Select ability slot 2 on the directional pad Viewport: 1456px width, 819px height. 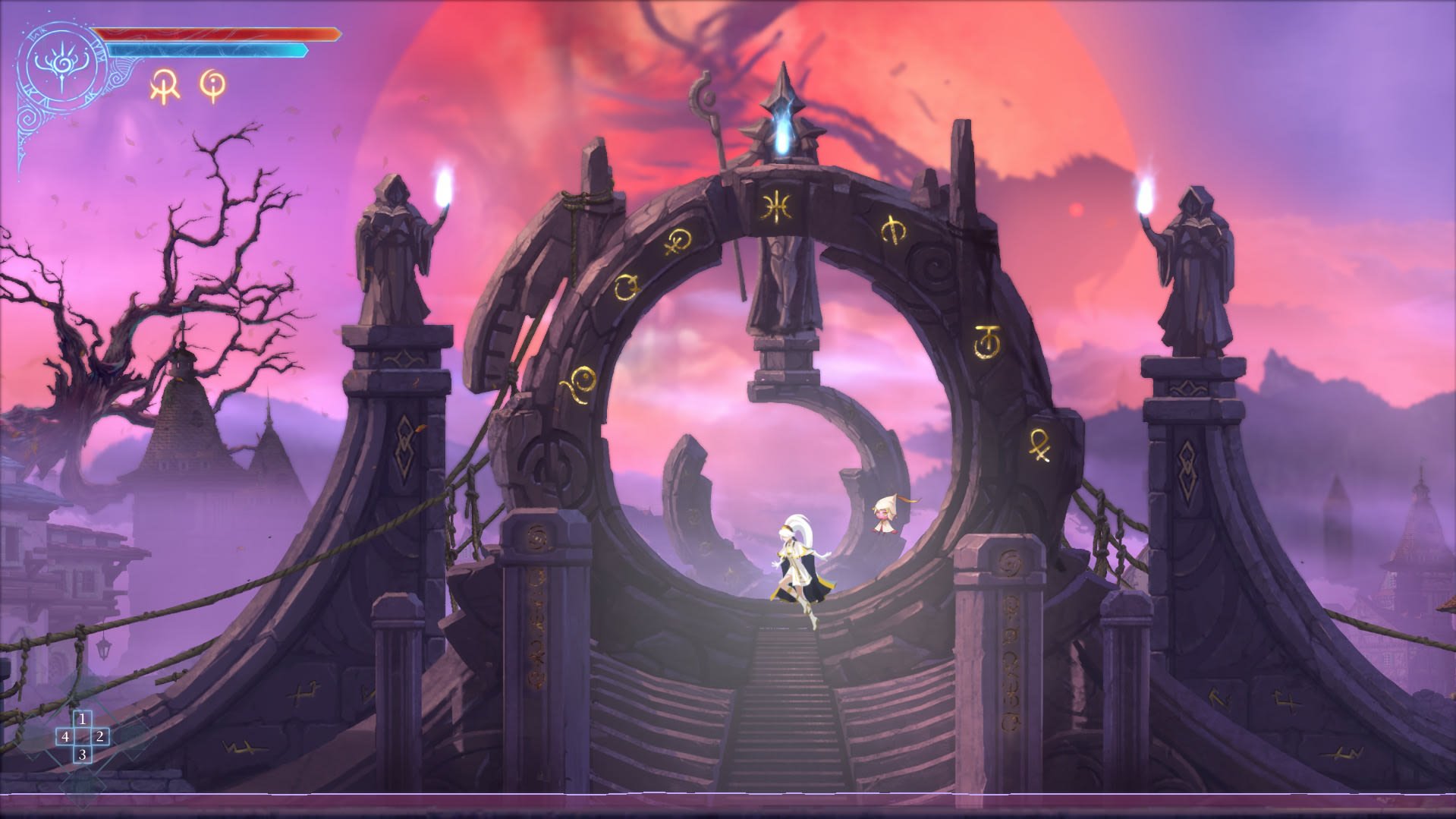(99, 738)
